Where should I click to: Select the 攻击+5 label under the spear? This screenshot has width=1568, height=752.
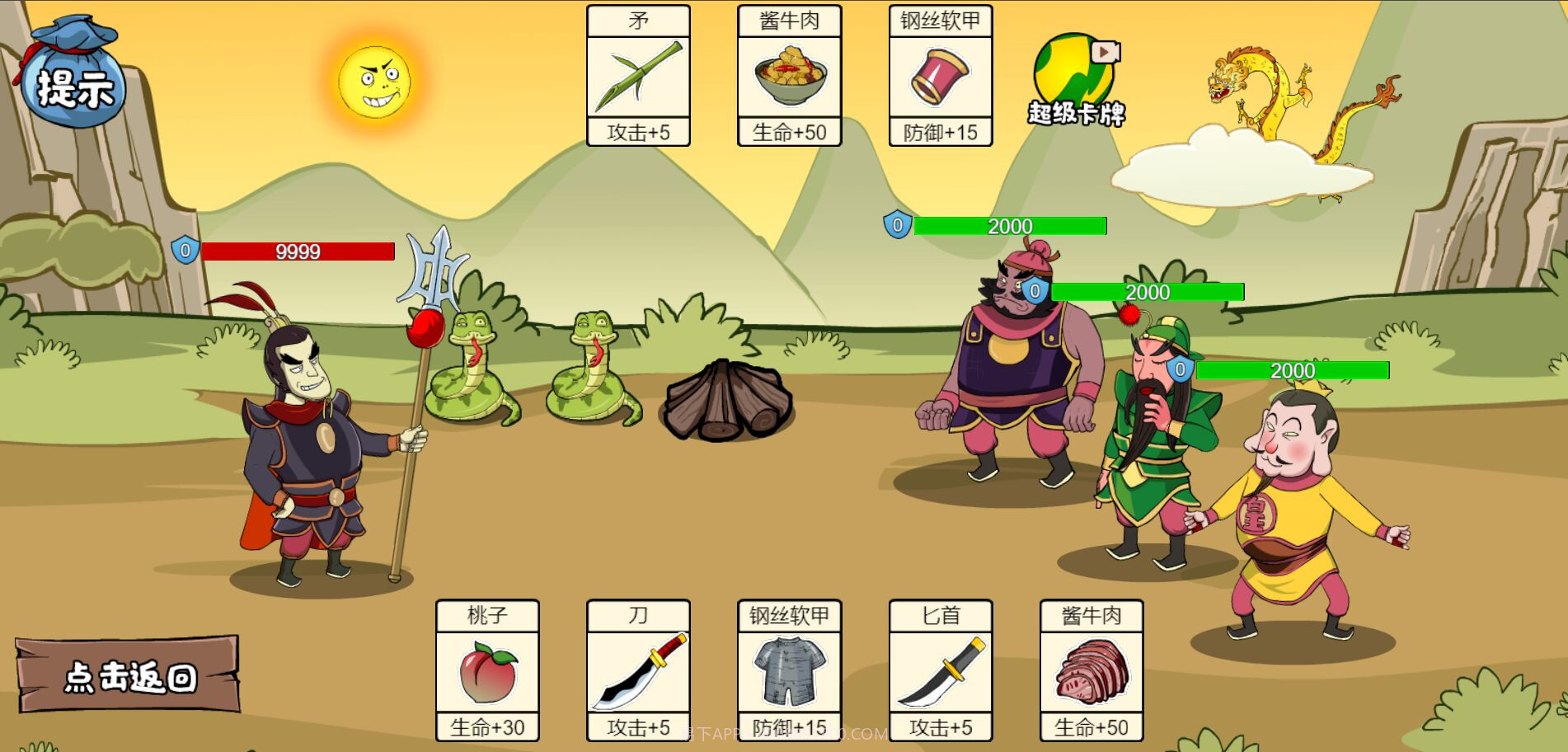coord(638,133)
